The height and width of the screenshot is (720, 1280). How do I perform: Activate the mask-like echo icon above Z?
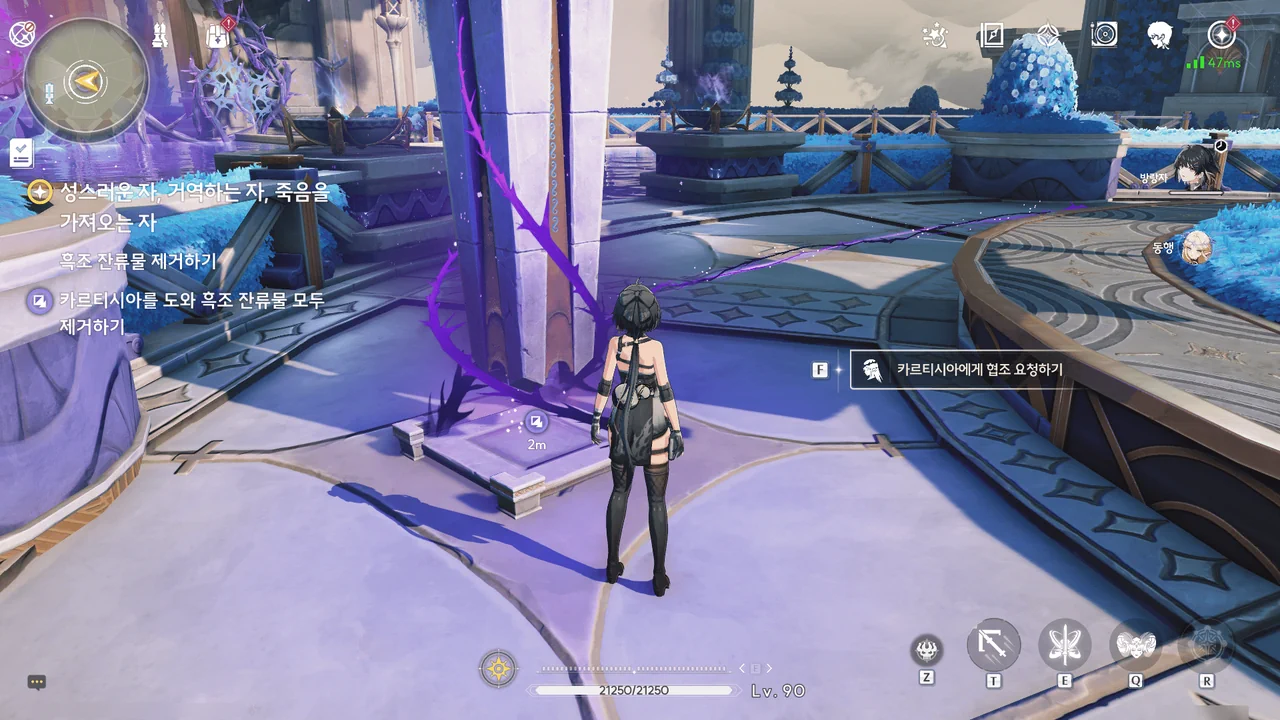tap(927, 651)
